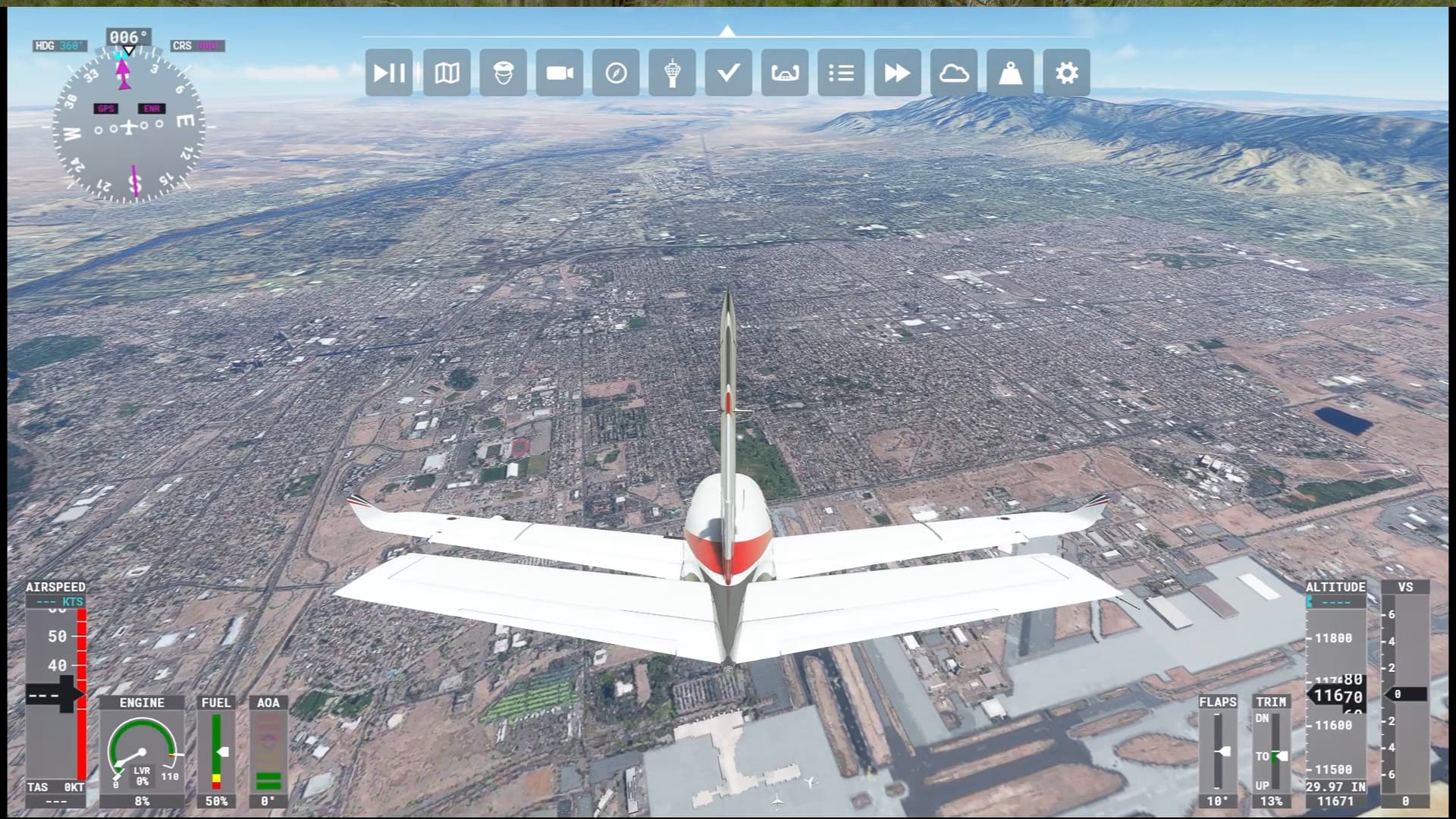Toggle the GPS source annunciator on the compass
This screenshot has height=819, width=1456.
pyautogui.click(x=105, y=108)
